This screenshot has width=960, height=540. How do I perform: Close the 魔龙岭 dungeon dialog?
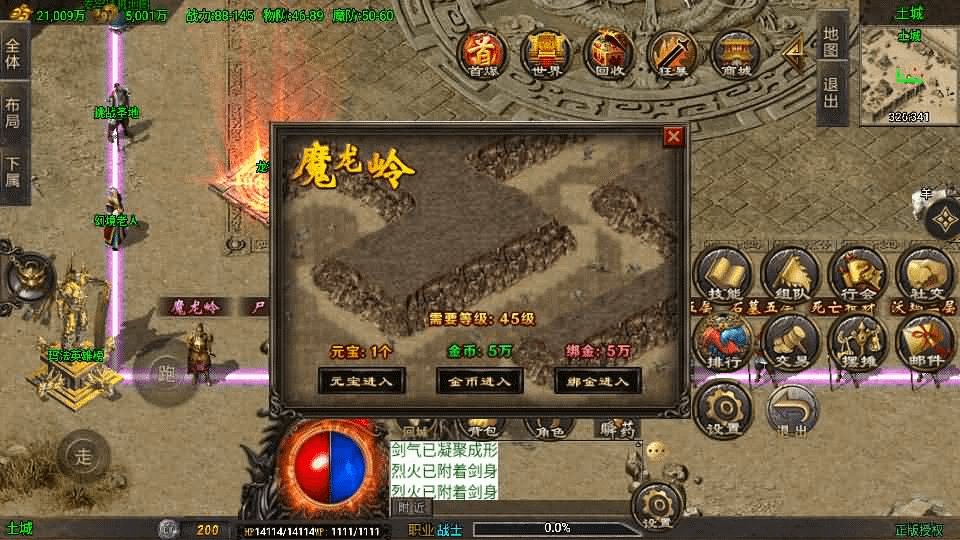pyautogui.click(x=674, y=136)
